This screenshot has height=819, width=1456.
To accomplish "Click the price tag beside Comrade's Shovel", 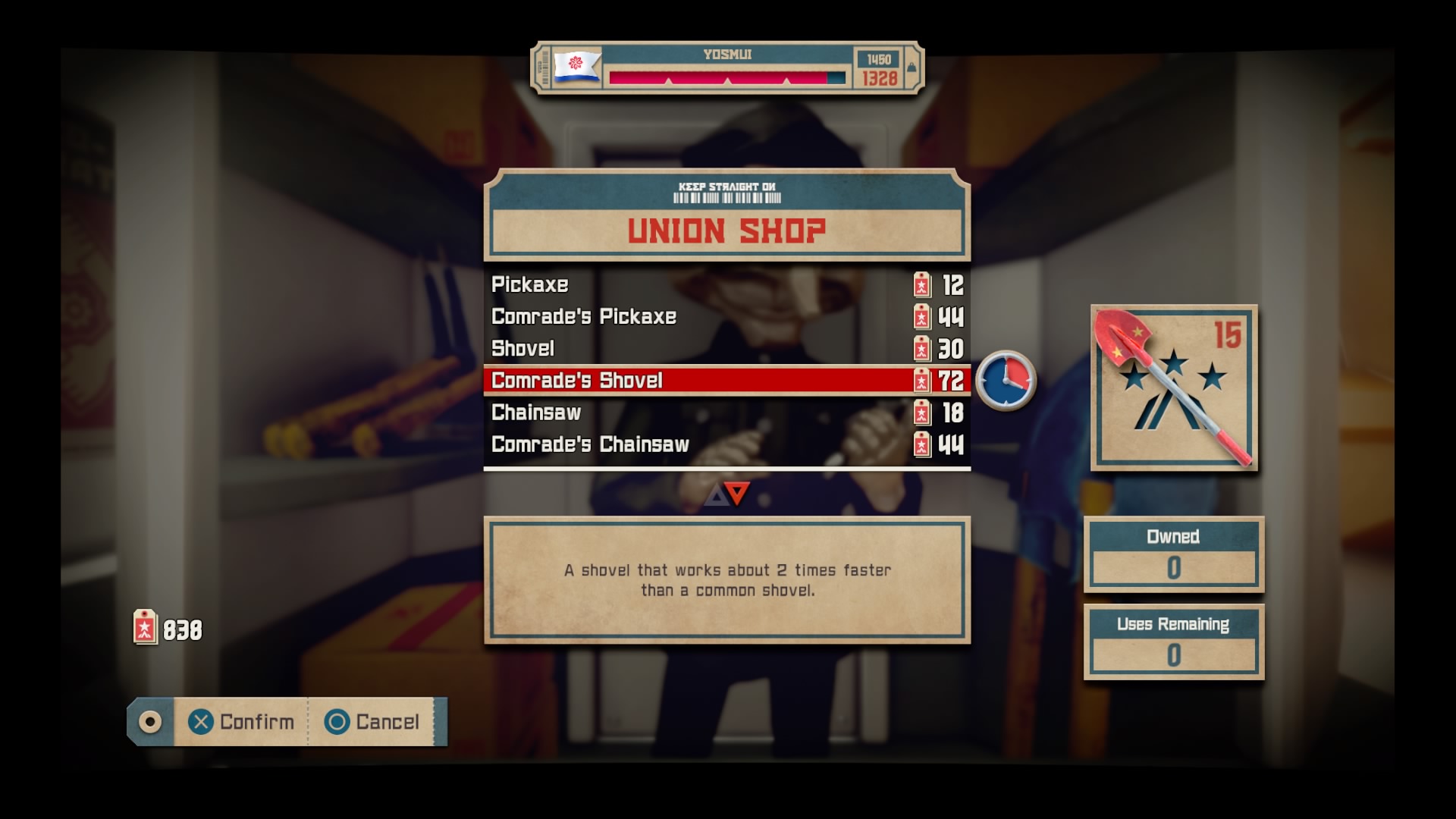I will [921, 381].
